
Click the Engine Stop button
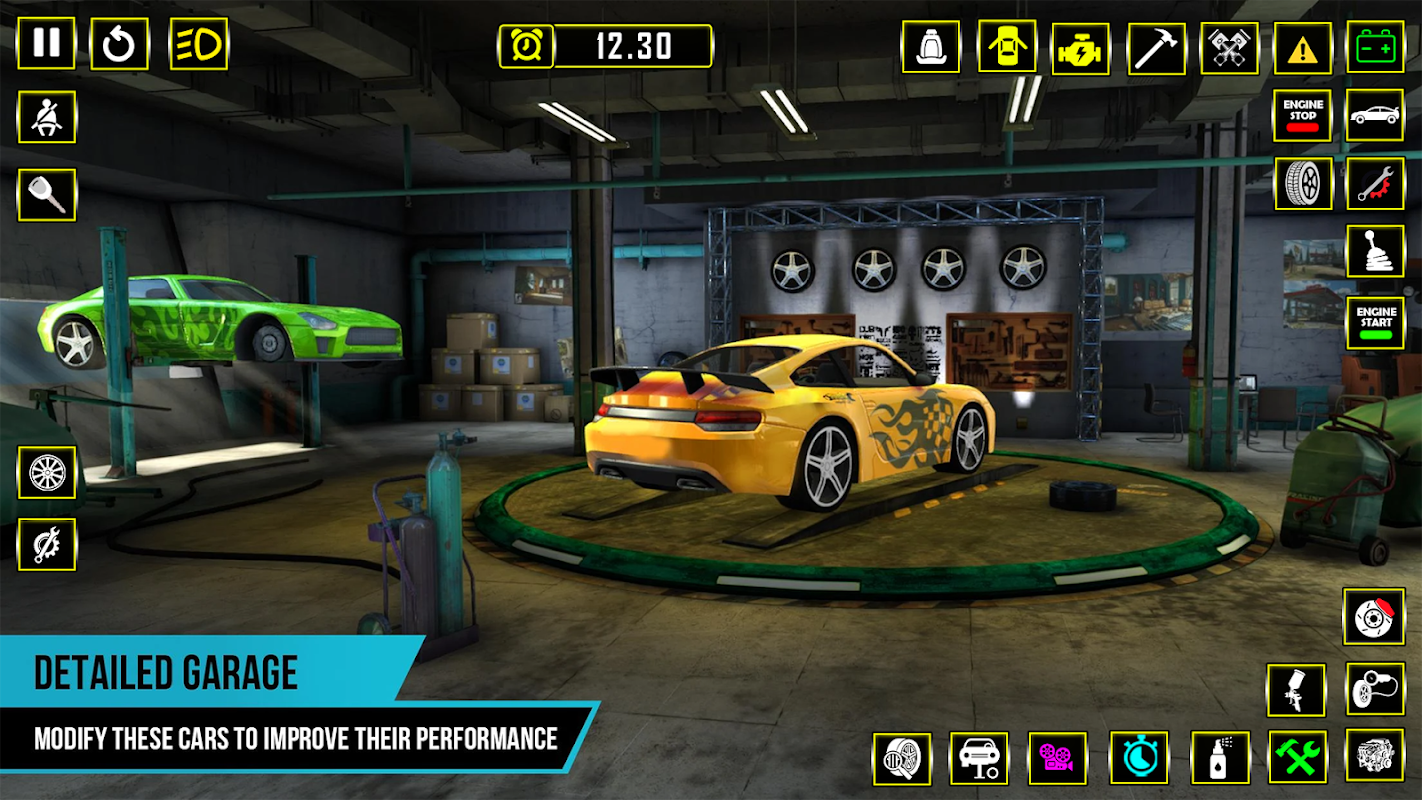tap(1302, 115)
